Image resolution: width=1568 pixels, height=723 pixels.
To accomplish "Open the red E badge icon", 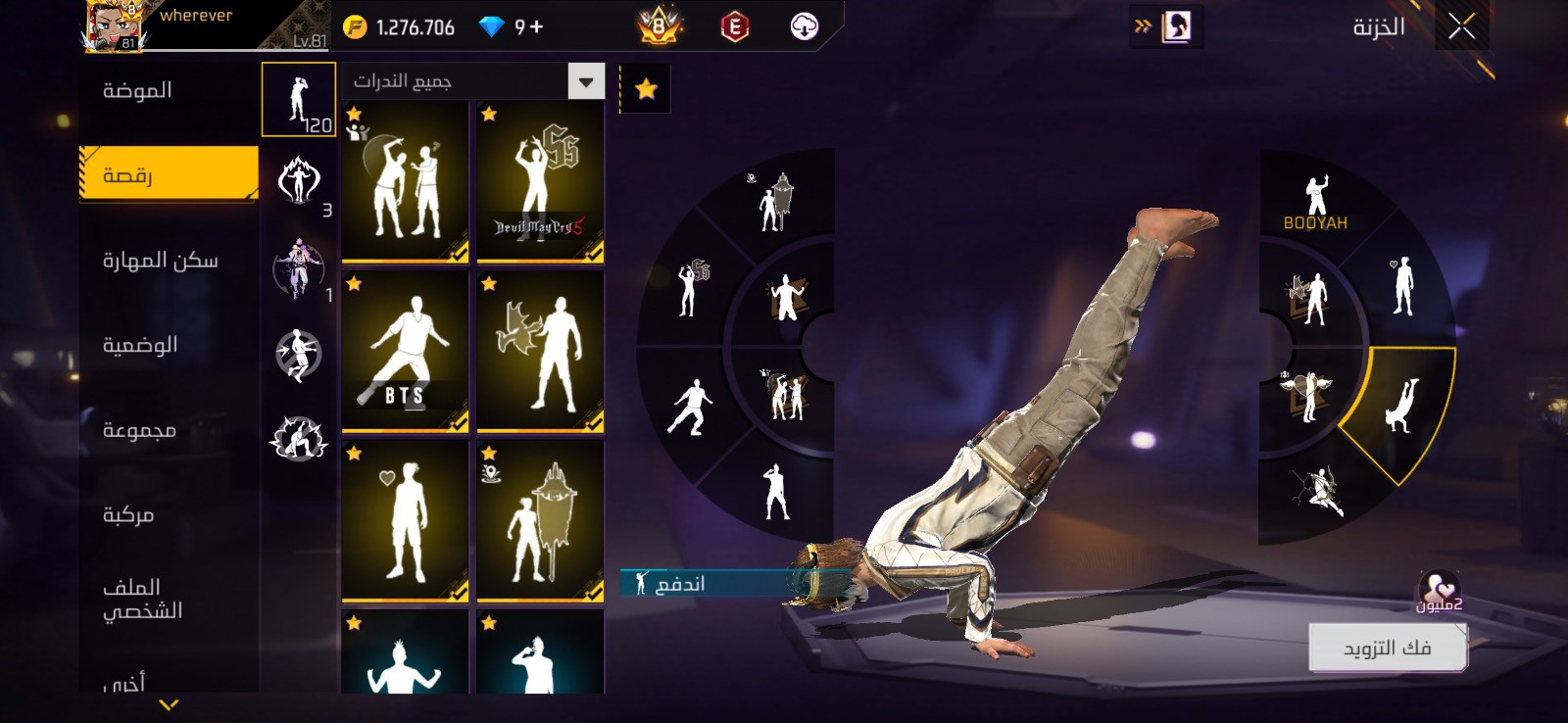I will [x=734, y=26].
